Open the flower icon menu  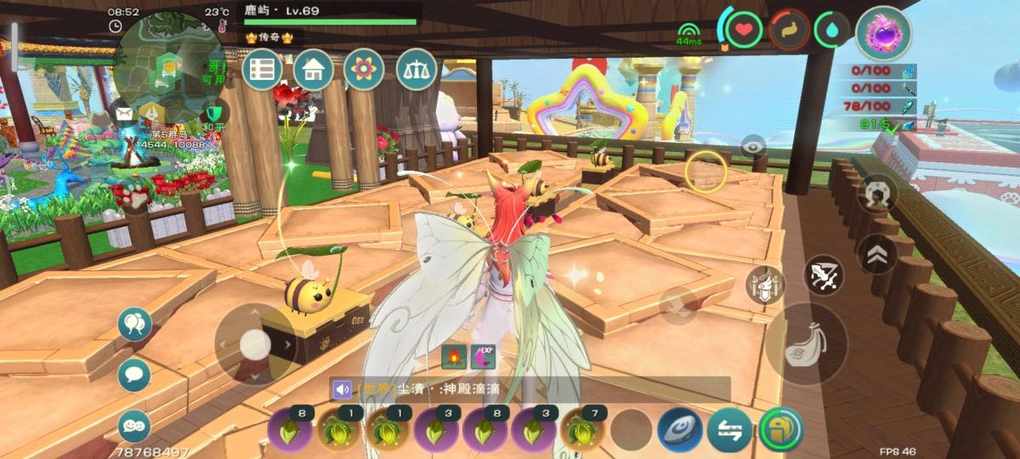coord(364,69)
